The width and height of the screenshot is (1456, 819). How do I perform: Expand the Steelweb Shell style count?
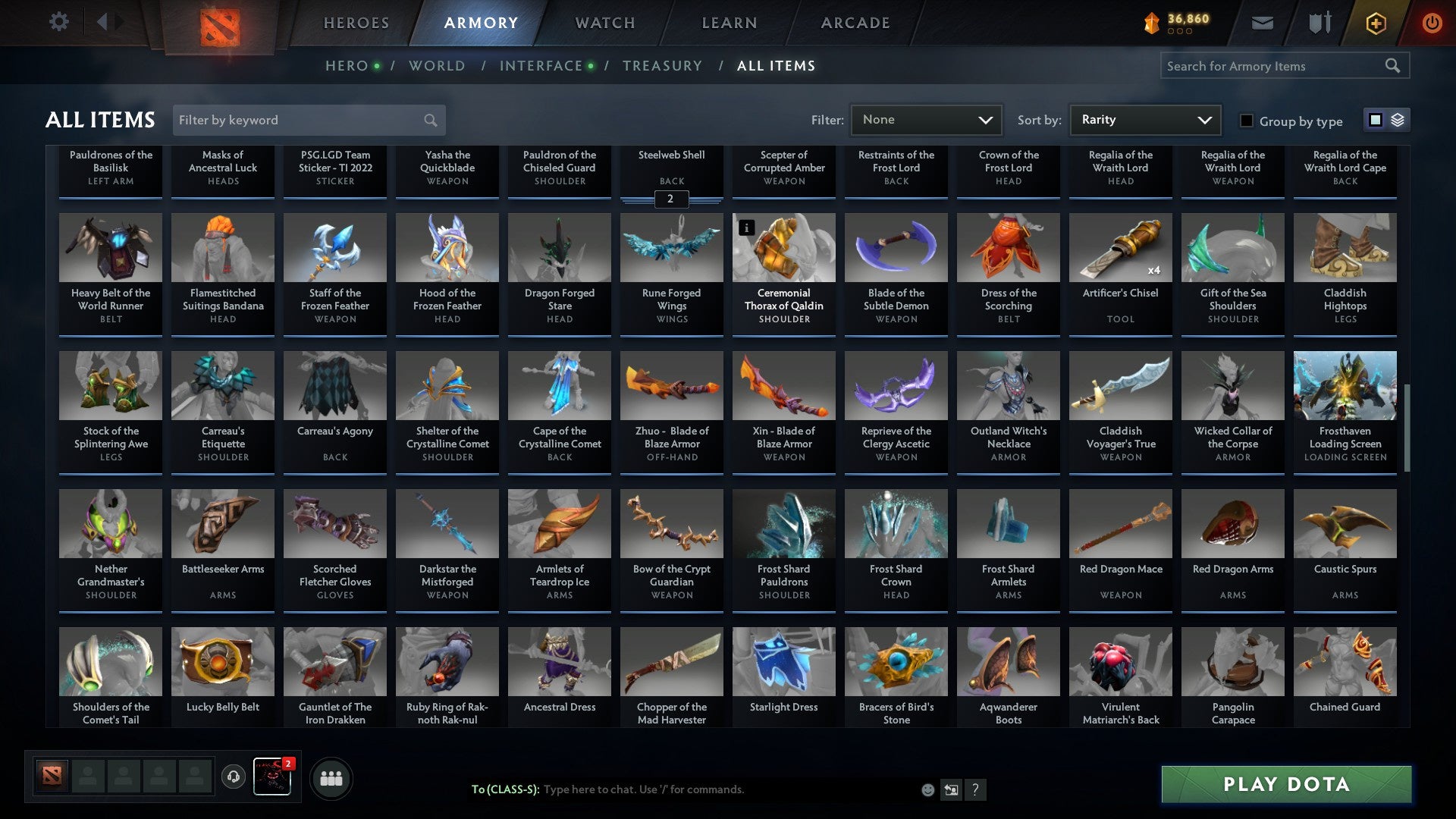pos(670,199)
